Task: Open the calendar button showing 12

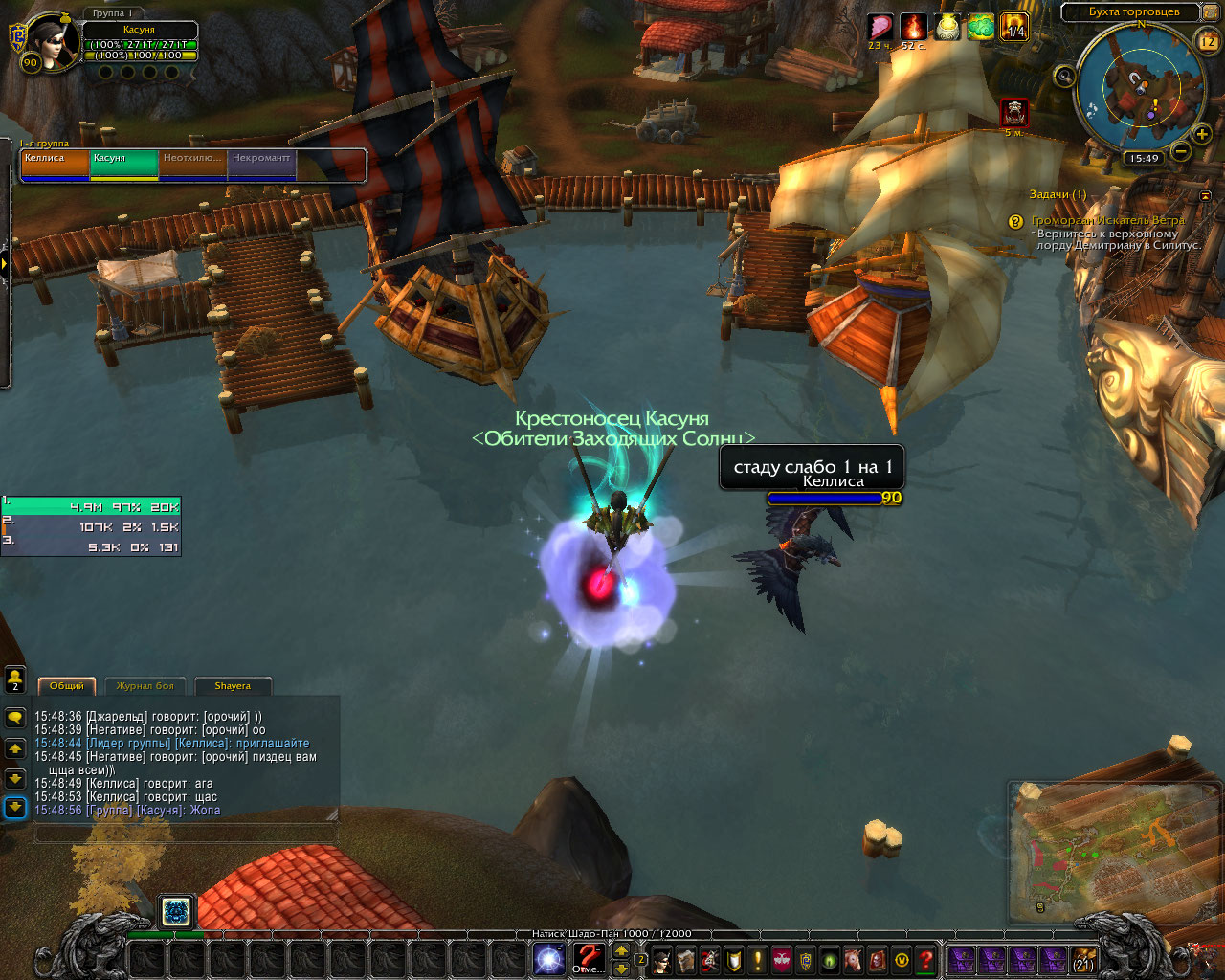Action: click(x=1208, y=42)
